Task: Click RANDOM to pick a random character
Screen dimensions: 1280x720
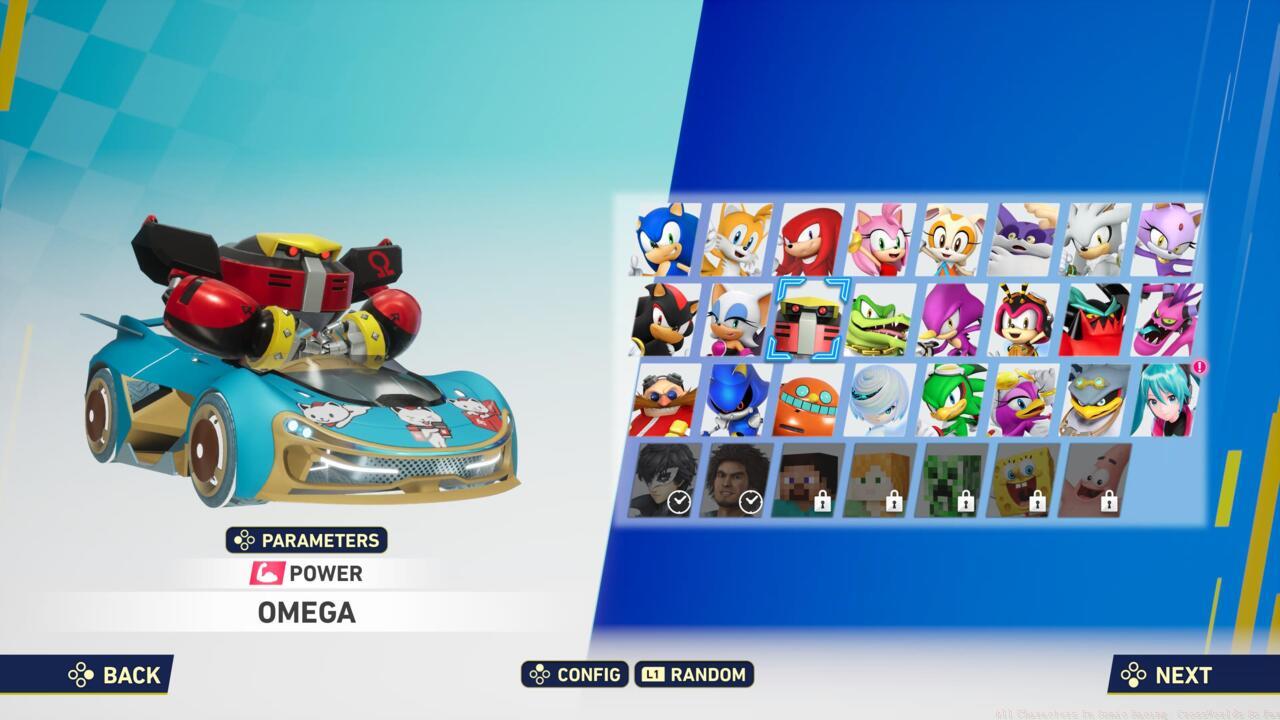Action: [x=695, y=675]
